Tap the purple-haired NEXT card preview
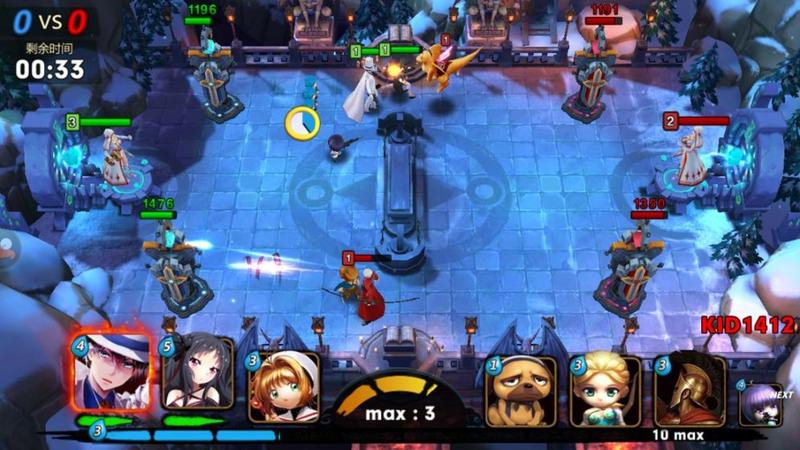 [761, 405]
